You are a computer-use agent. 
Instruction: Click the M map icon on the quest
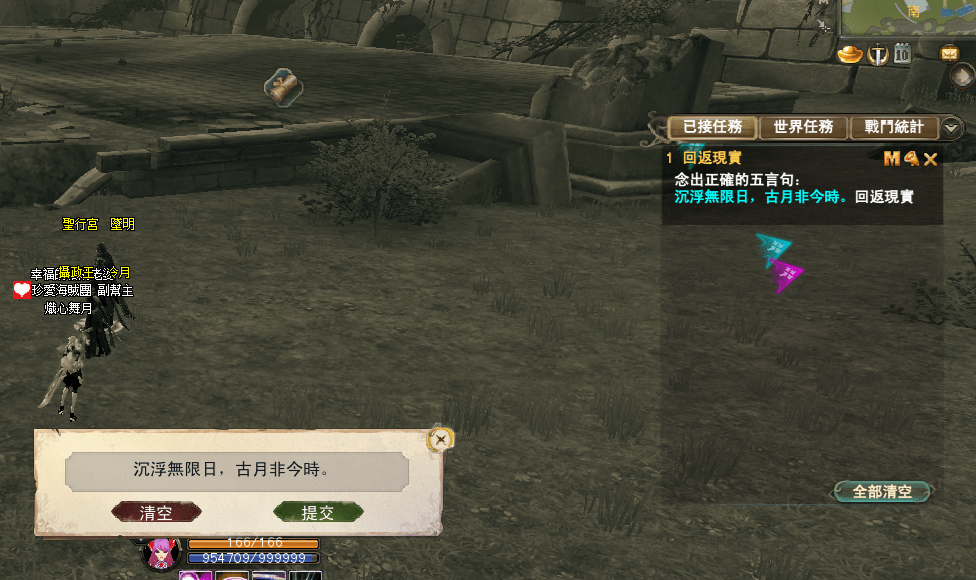(891, 158)
